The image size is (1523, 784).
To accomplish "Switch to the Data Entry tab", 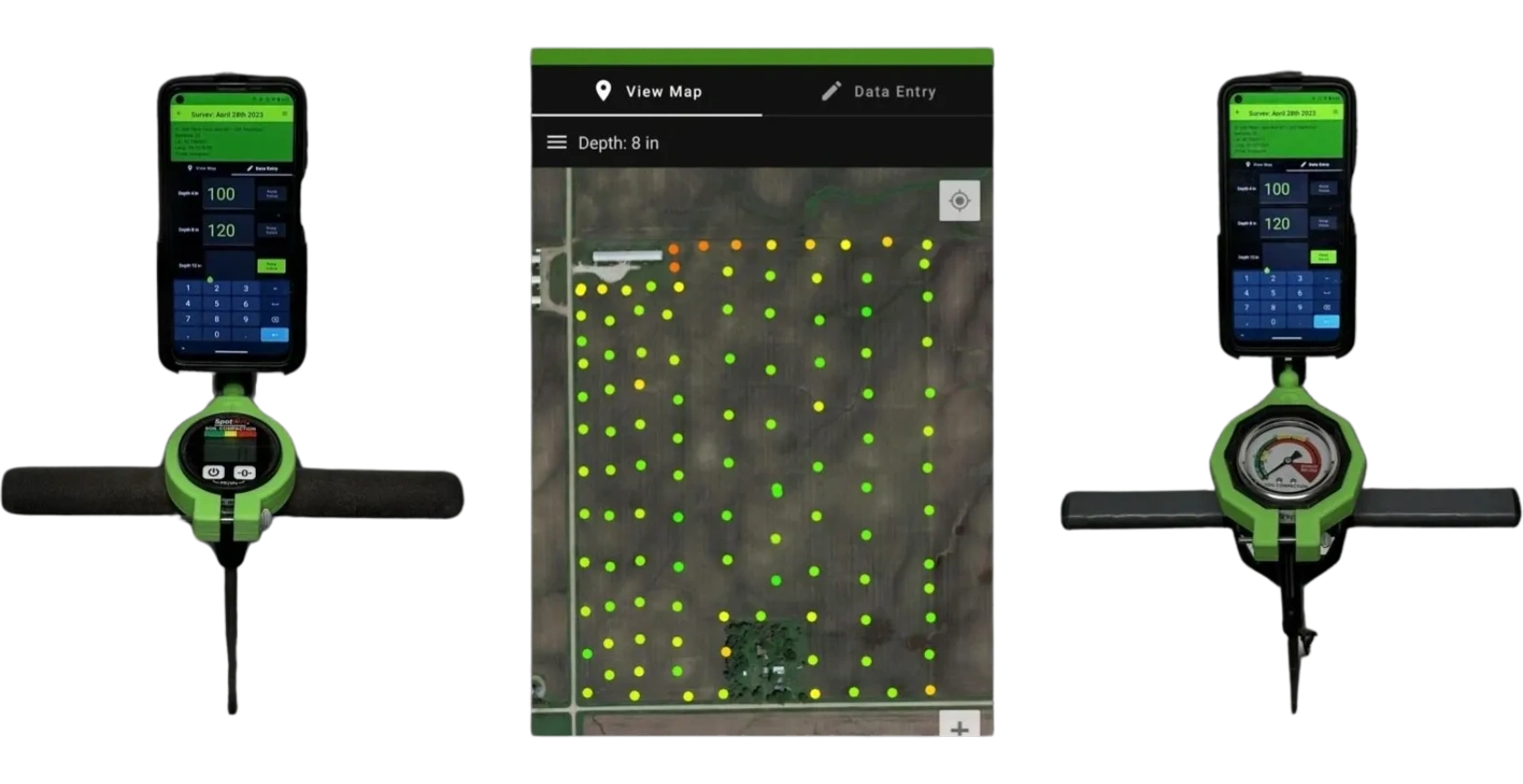I will pyautogui.click(x=894, y=91).
